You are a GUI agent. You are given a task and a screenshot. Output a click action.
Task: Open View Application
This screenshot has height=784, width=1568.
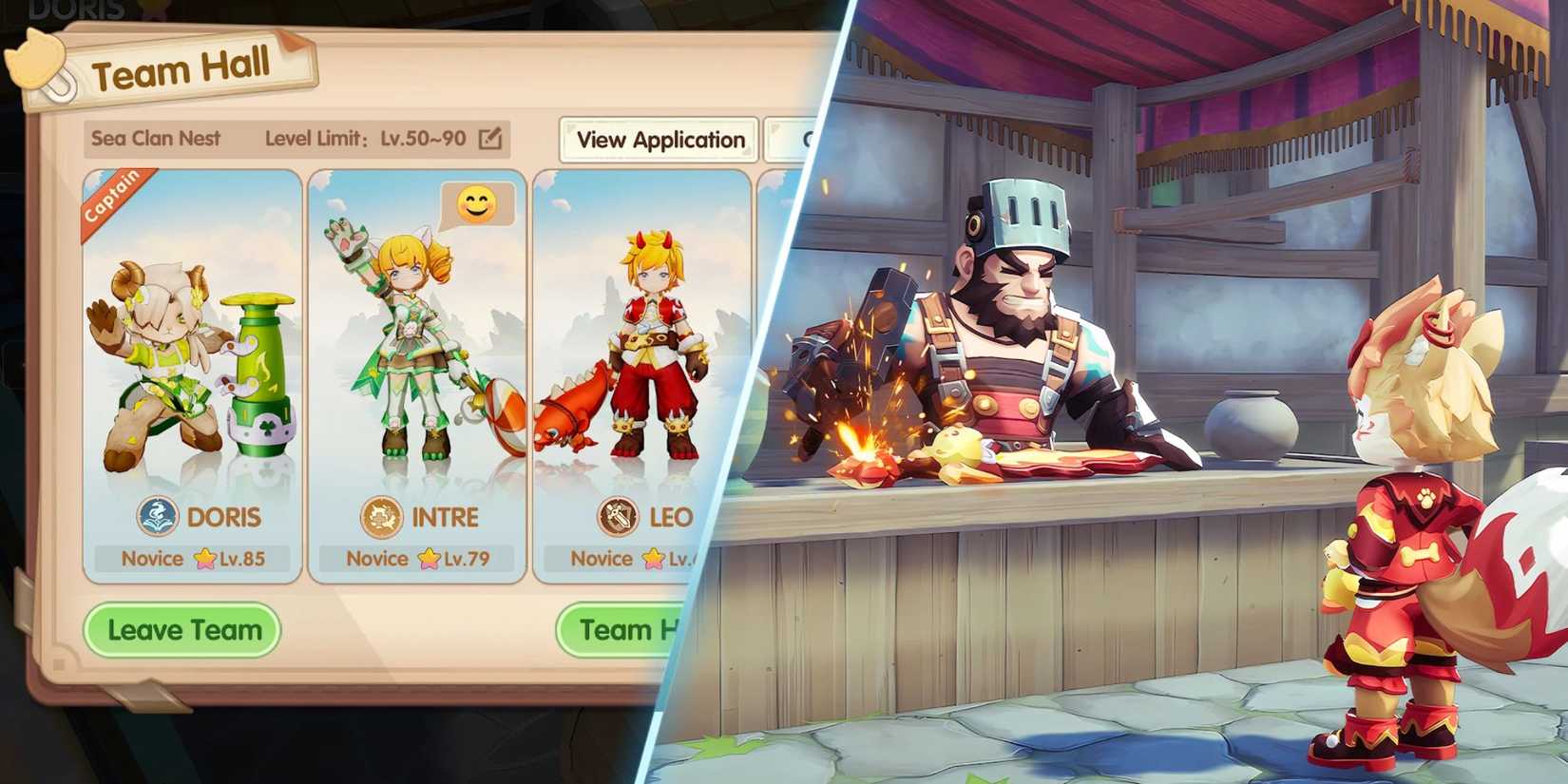659,140
